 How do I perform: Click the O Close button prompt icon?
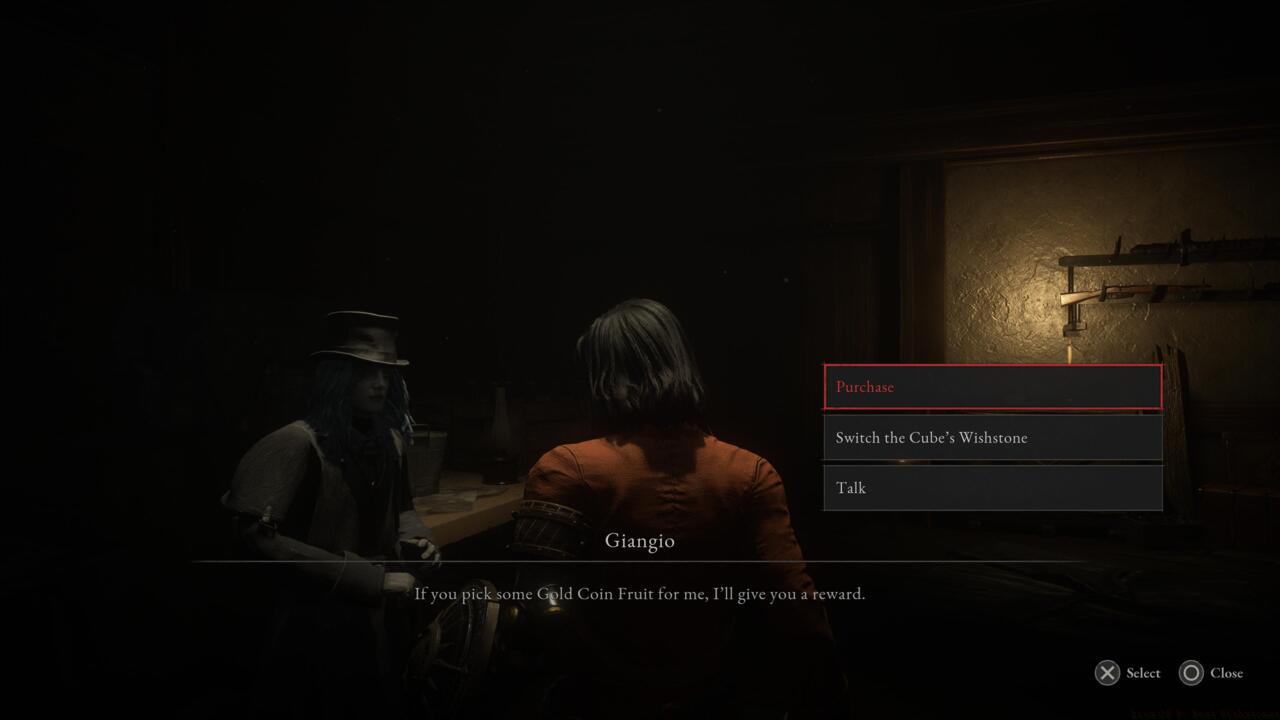point(1189,673)
